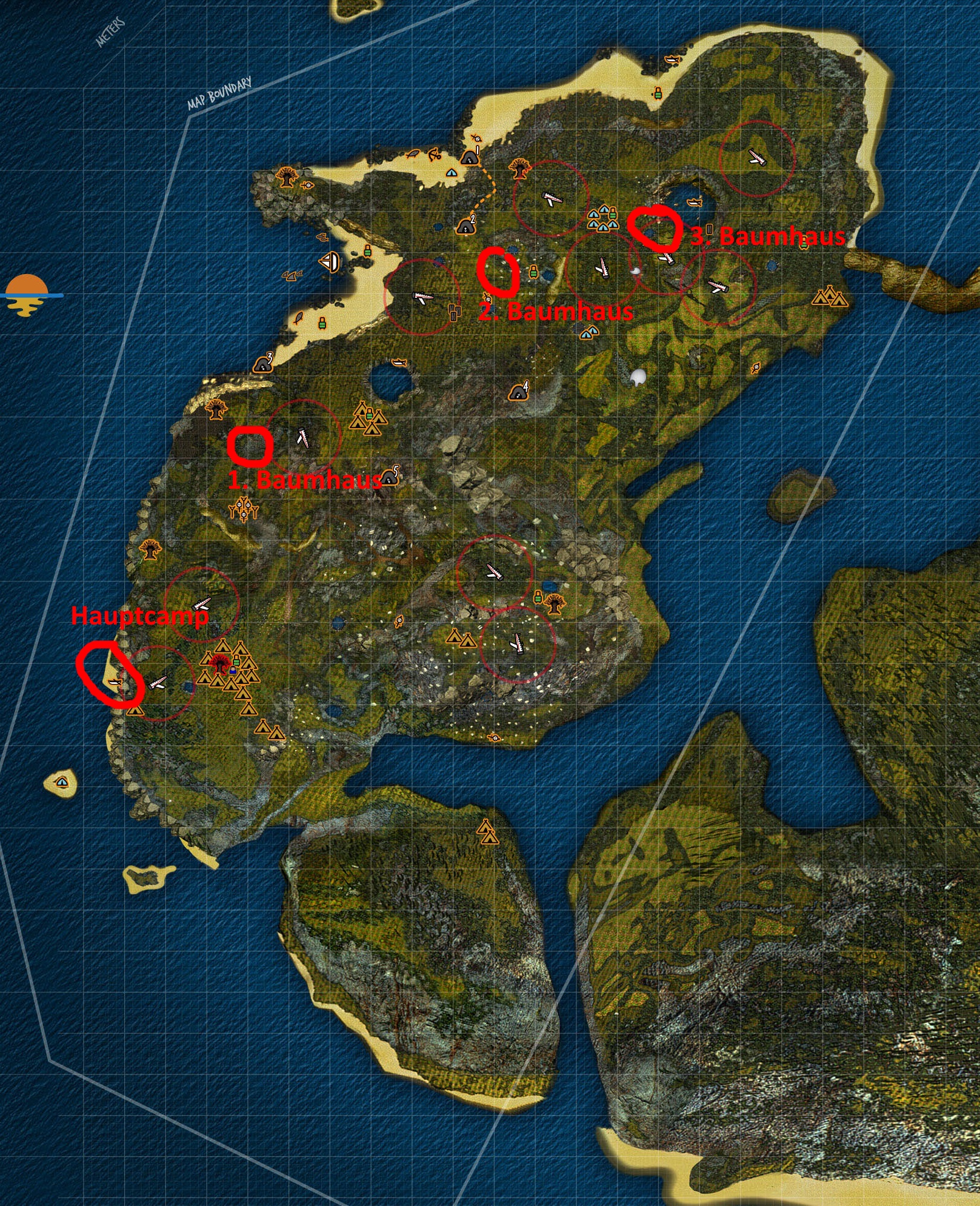Click the sailboat yacht marker
The width and height of the screenshot is (980, 1206).
329,261
